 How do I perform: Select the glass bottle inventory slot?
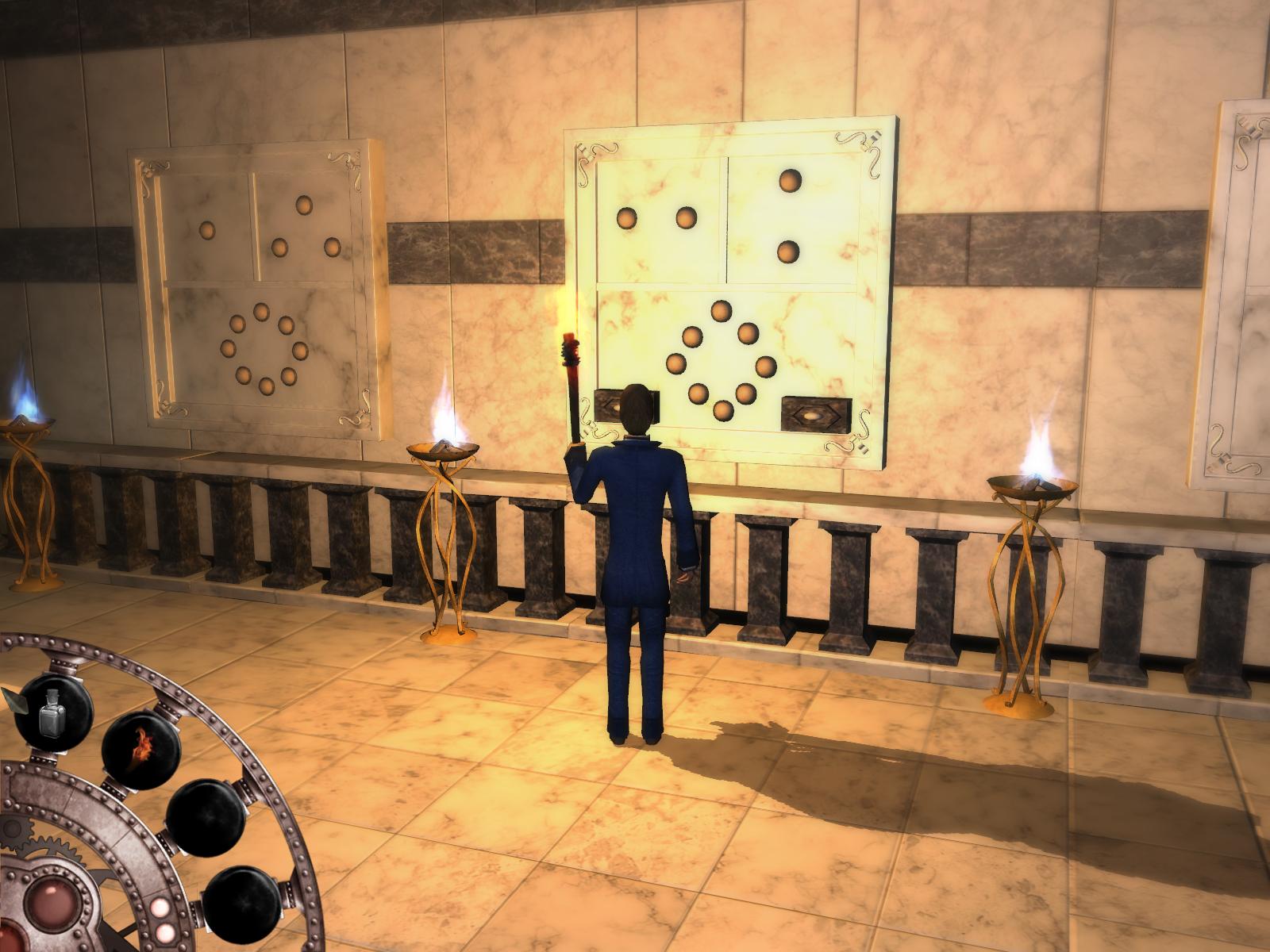tap(53, 712)
